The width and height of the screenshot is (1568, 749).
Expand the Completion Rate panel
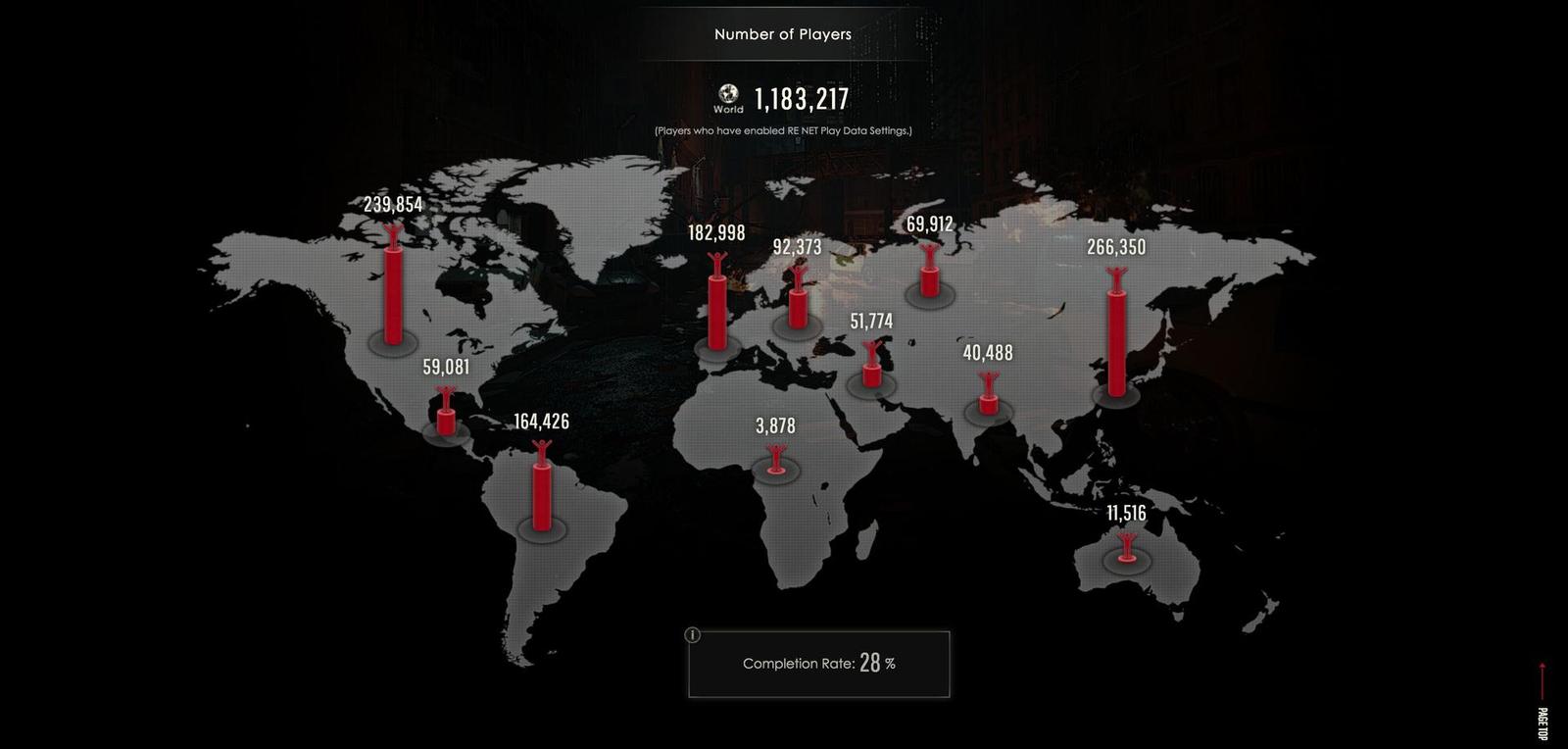click(x=819, y=664)
